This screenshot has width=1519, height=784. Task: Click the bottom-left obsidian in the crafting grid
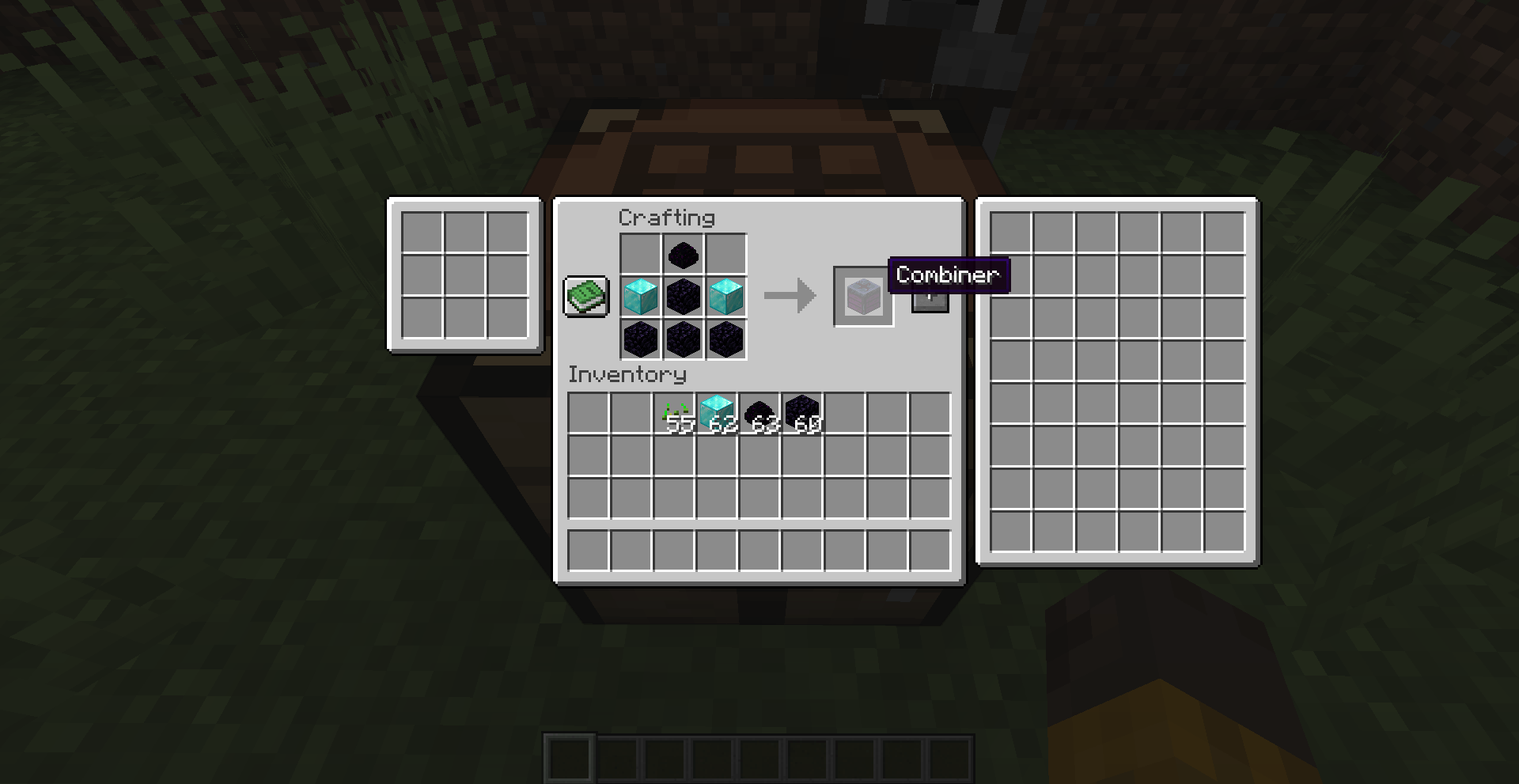[641, 339]
